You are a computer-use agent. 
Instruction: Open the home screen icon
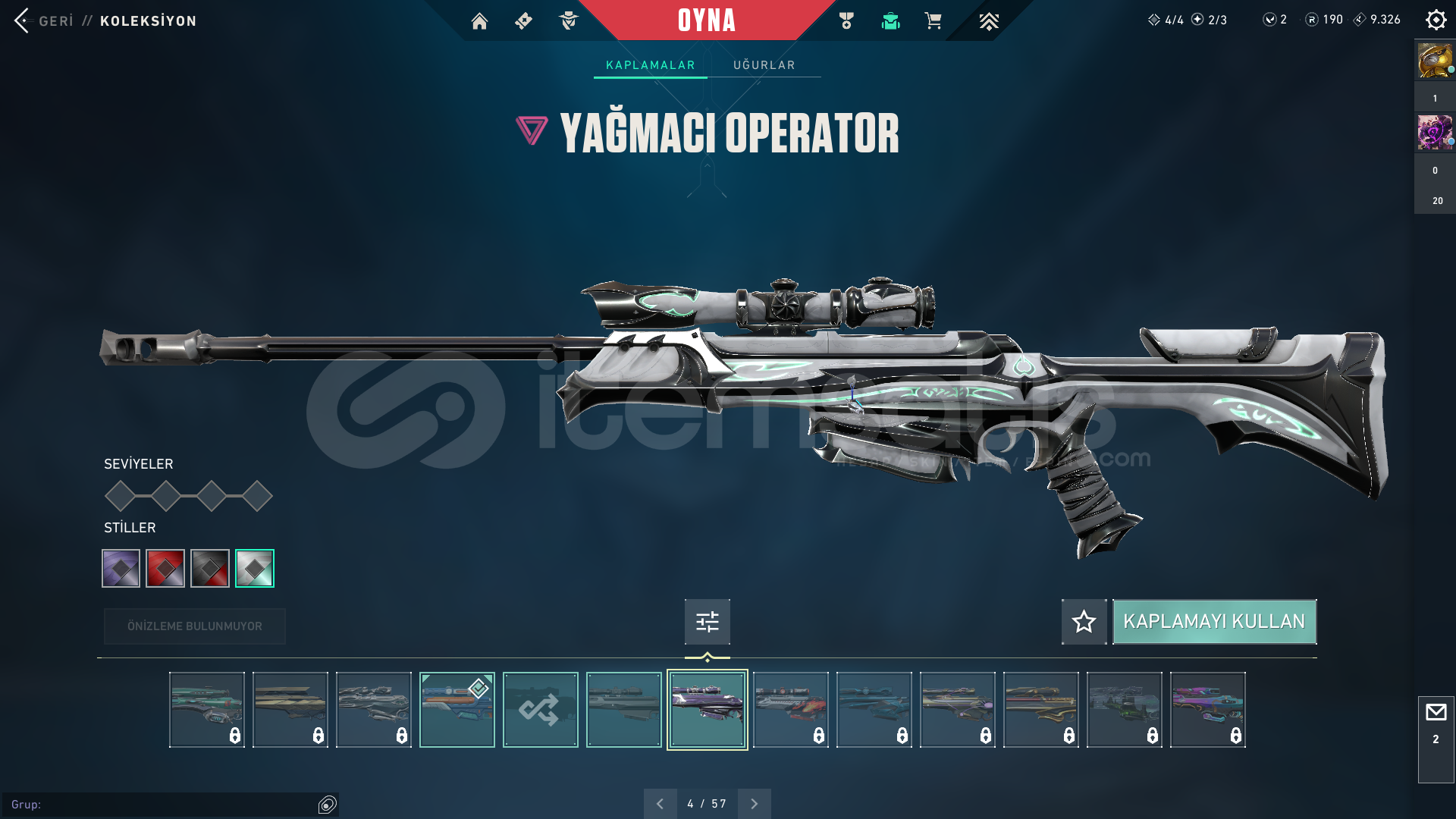(479, 21)
